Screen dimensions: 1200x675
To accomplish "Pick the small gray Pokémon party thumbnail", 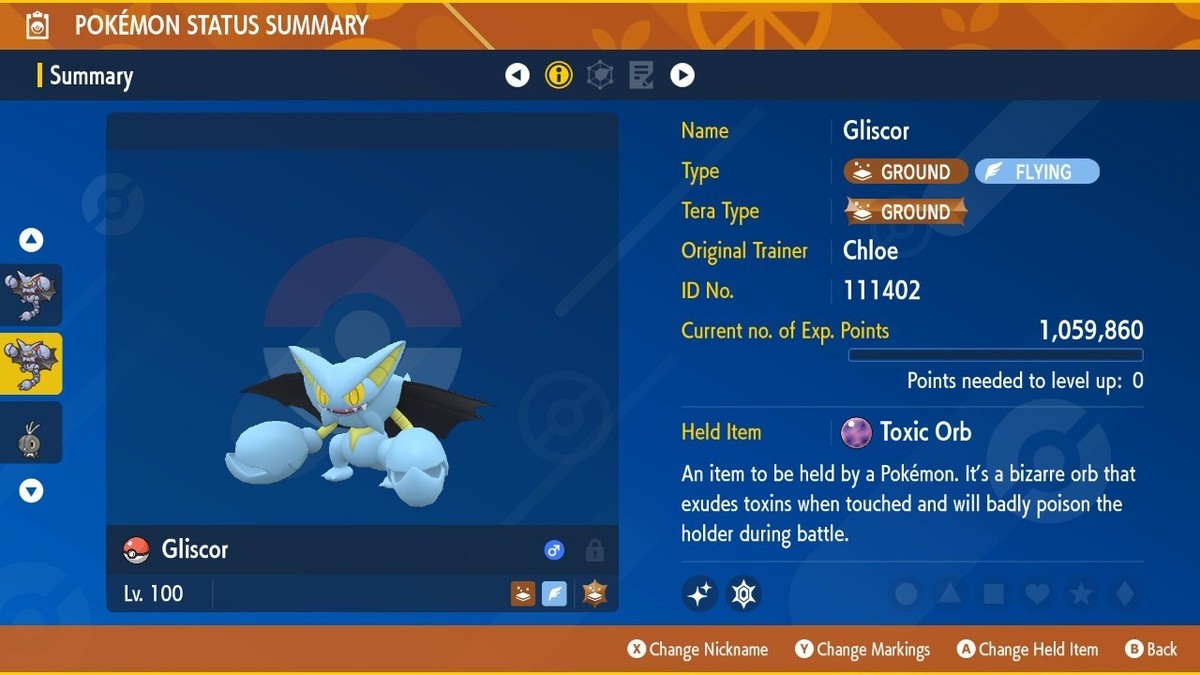I will click(x=31, y=433).
